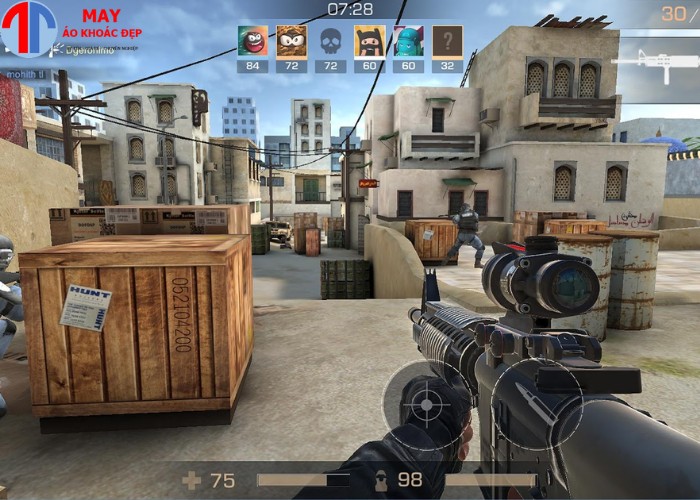The width and height of the screenshot is (700, 500).
Task: Tap the bullet icon button
Action: (536, 402)
